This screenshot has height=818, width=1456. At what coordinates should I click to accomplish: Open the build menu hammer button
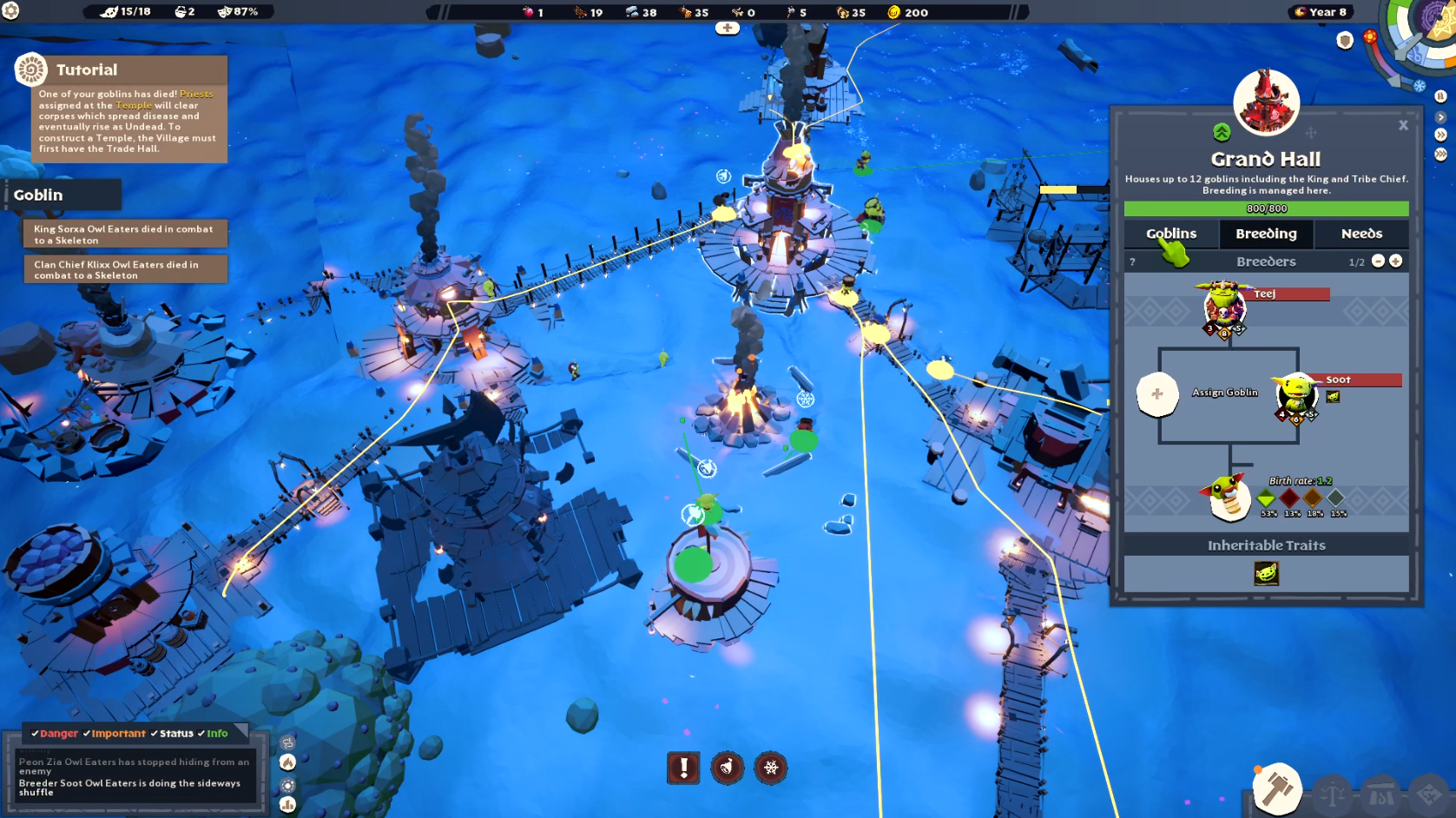[1276, 788]
